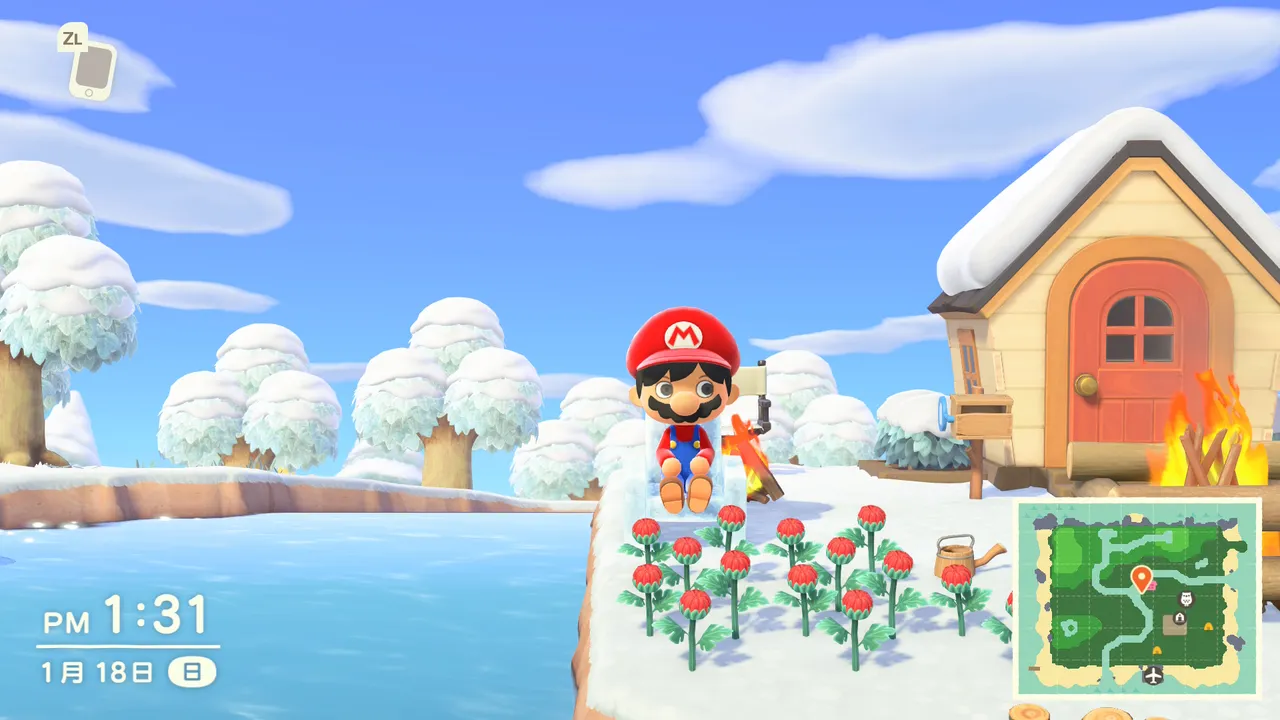The height and width of the screenshot is (720, 1280).
Task: Click the airplane airport marker on the minimap
Action: click(x=1153, y=675)
